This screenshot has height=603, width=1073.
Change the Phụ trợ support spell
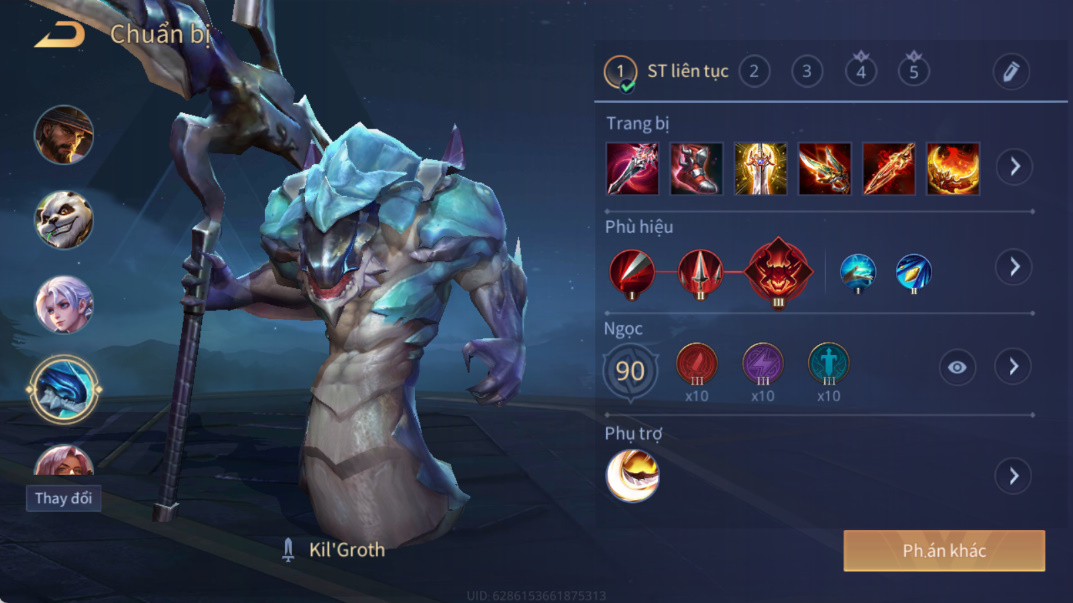tap(1014, 476)
